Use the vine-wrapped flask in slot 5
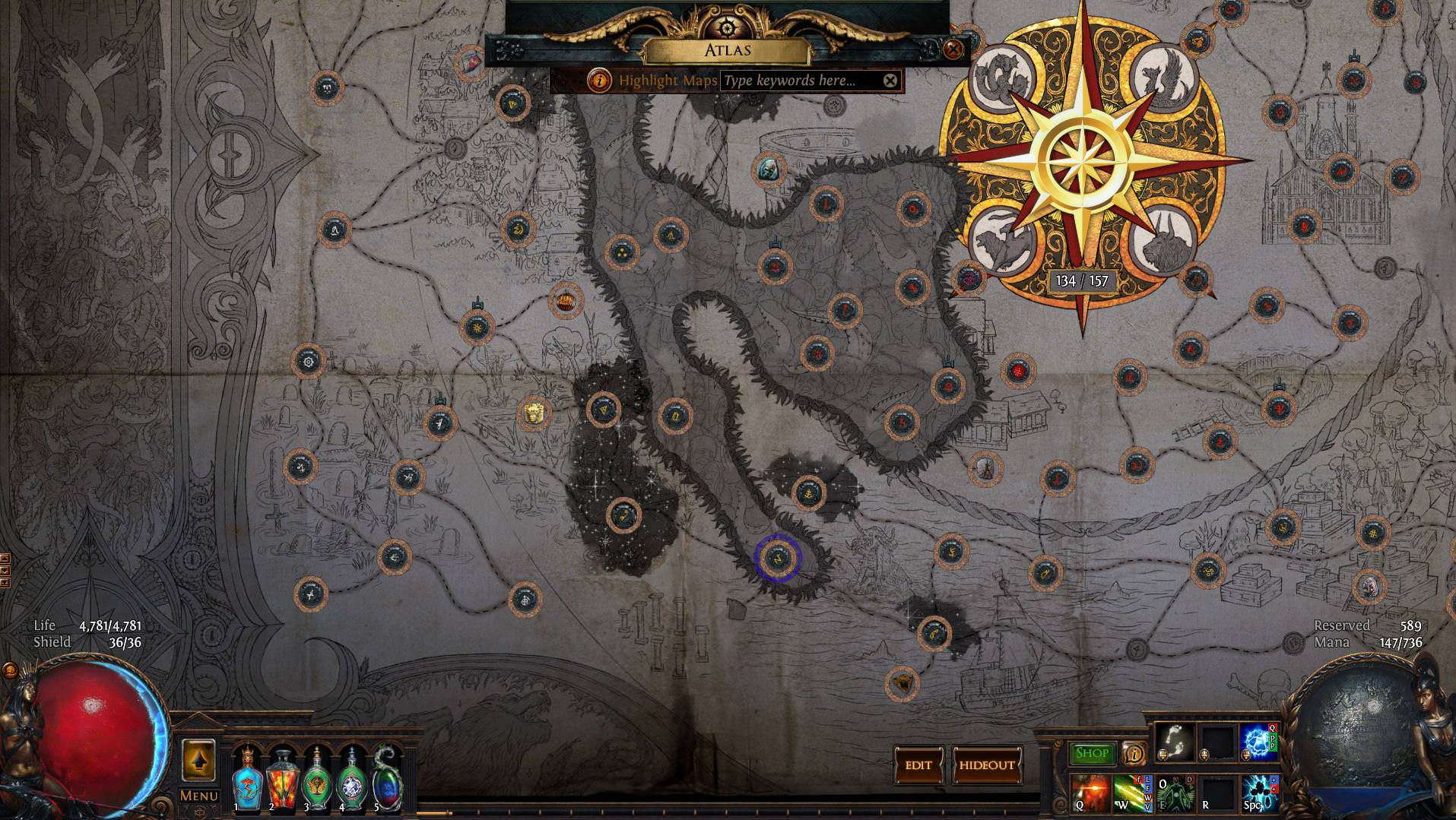This screenshot has height=820, width=1456. [385, 778]
